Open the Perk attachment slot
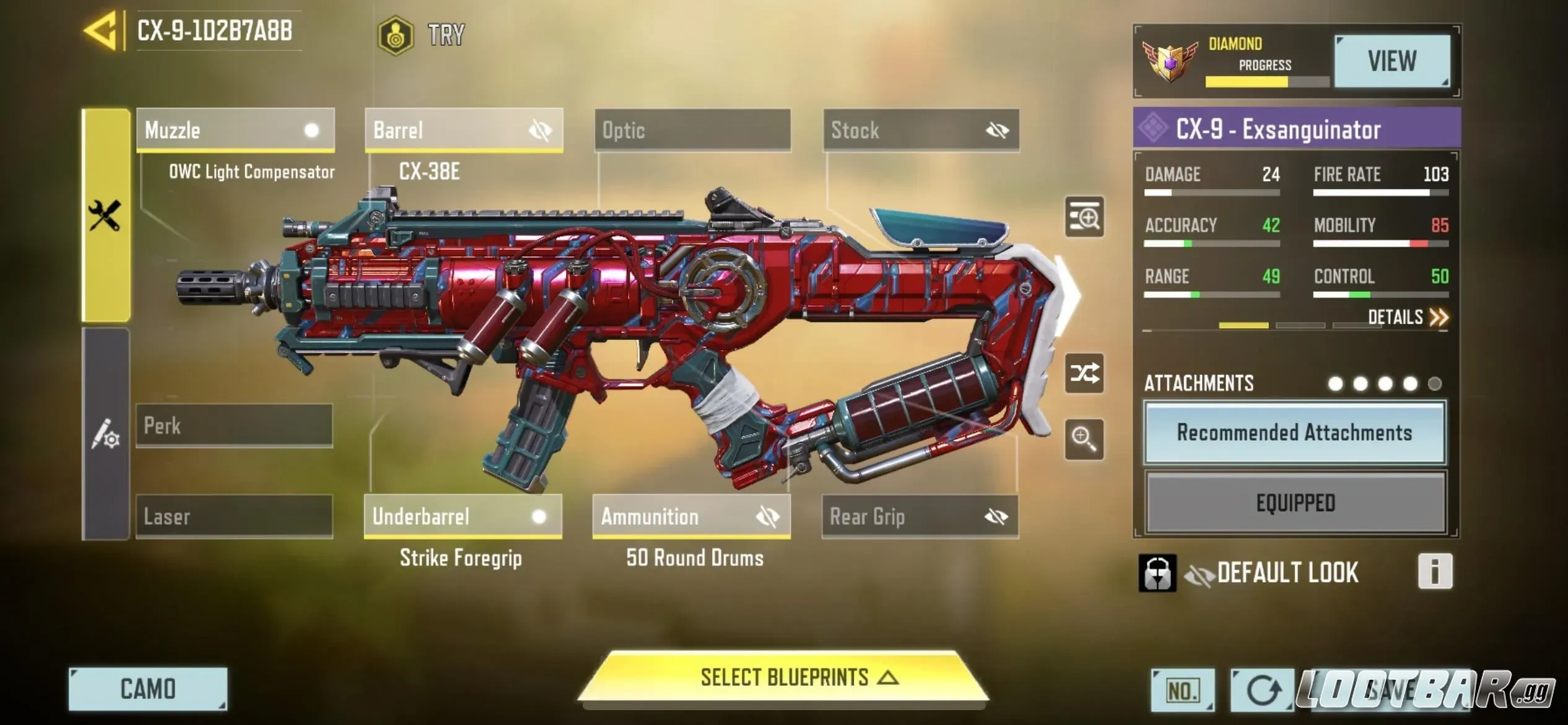 tap(234, 426)
